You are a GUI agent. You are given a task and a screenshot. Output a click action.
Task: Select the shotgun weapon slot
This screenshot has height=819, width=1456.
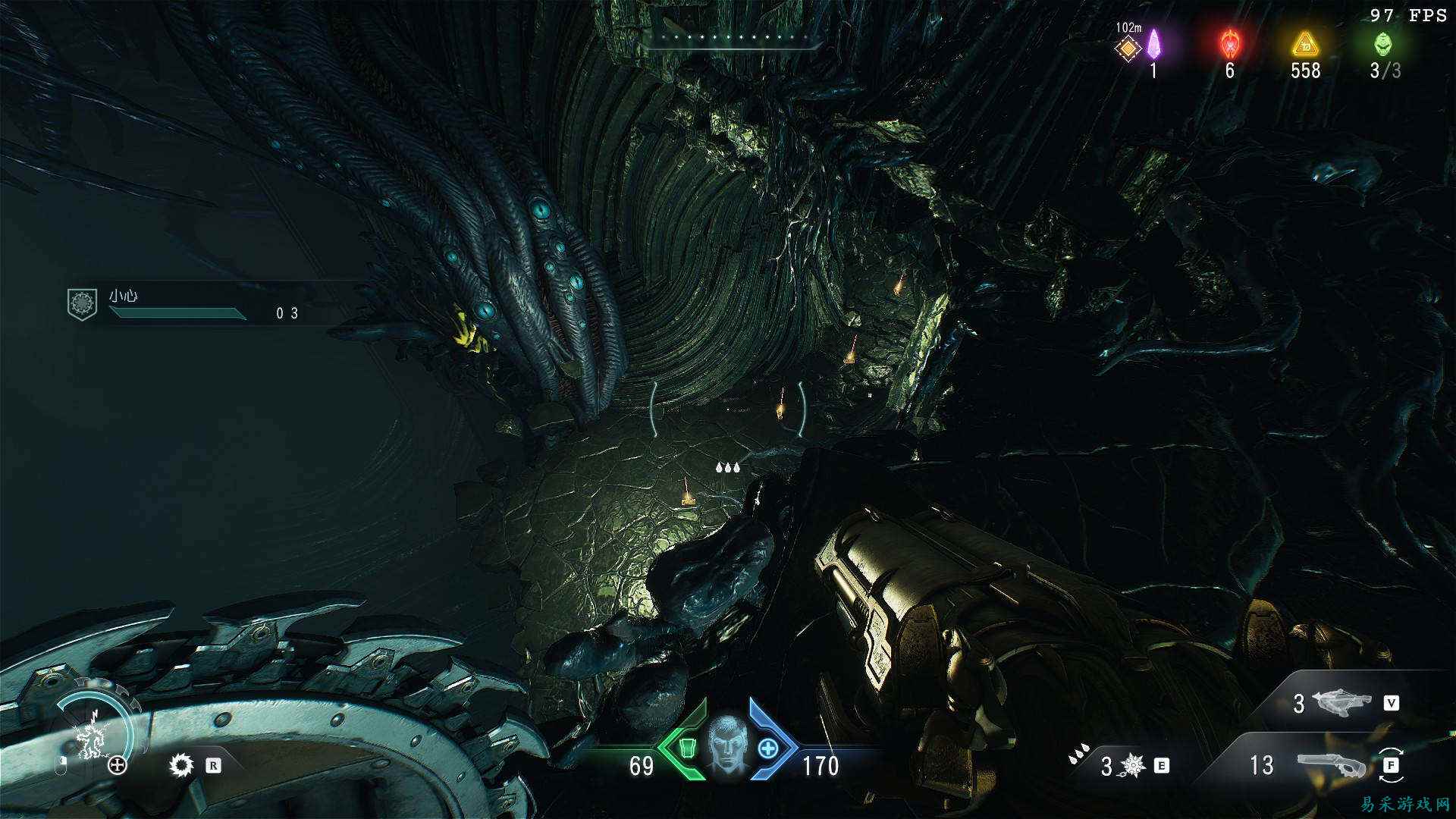pyautogui.click(x=1330, y=765)
